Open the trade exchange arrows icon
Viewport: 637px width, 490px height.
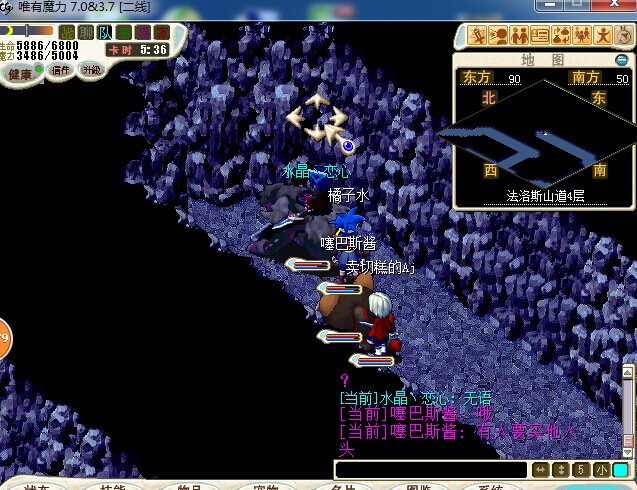pos(559,36)
